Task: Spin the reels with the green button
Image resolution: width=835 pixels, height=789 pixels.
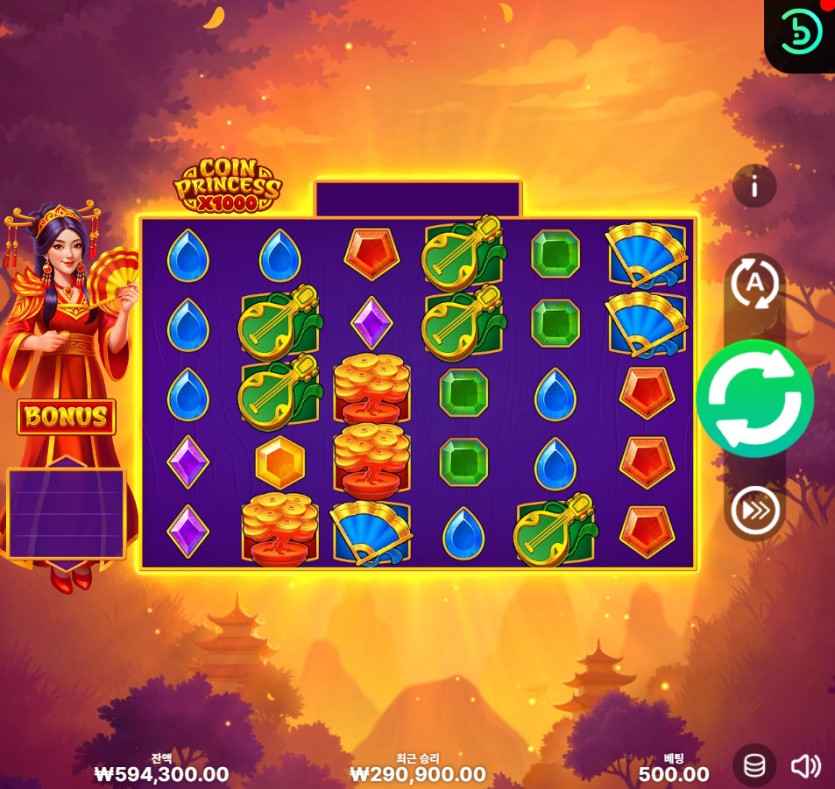Action: [754, 398]
